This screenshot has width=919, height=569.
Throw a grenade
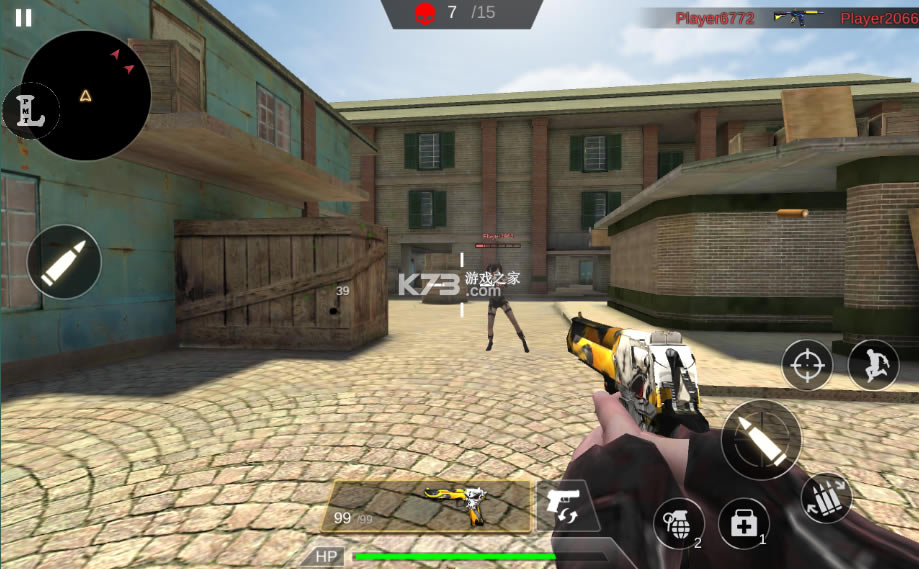(678, 523)
